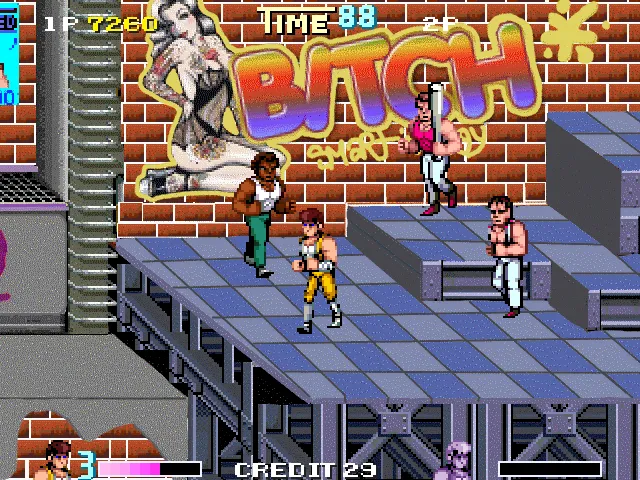Select the greyed-out player two portrait
The image size is (640, 480).
(461, 461)
